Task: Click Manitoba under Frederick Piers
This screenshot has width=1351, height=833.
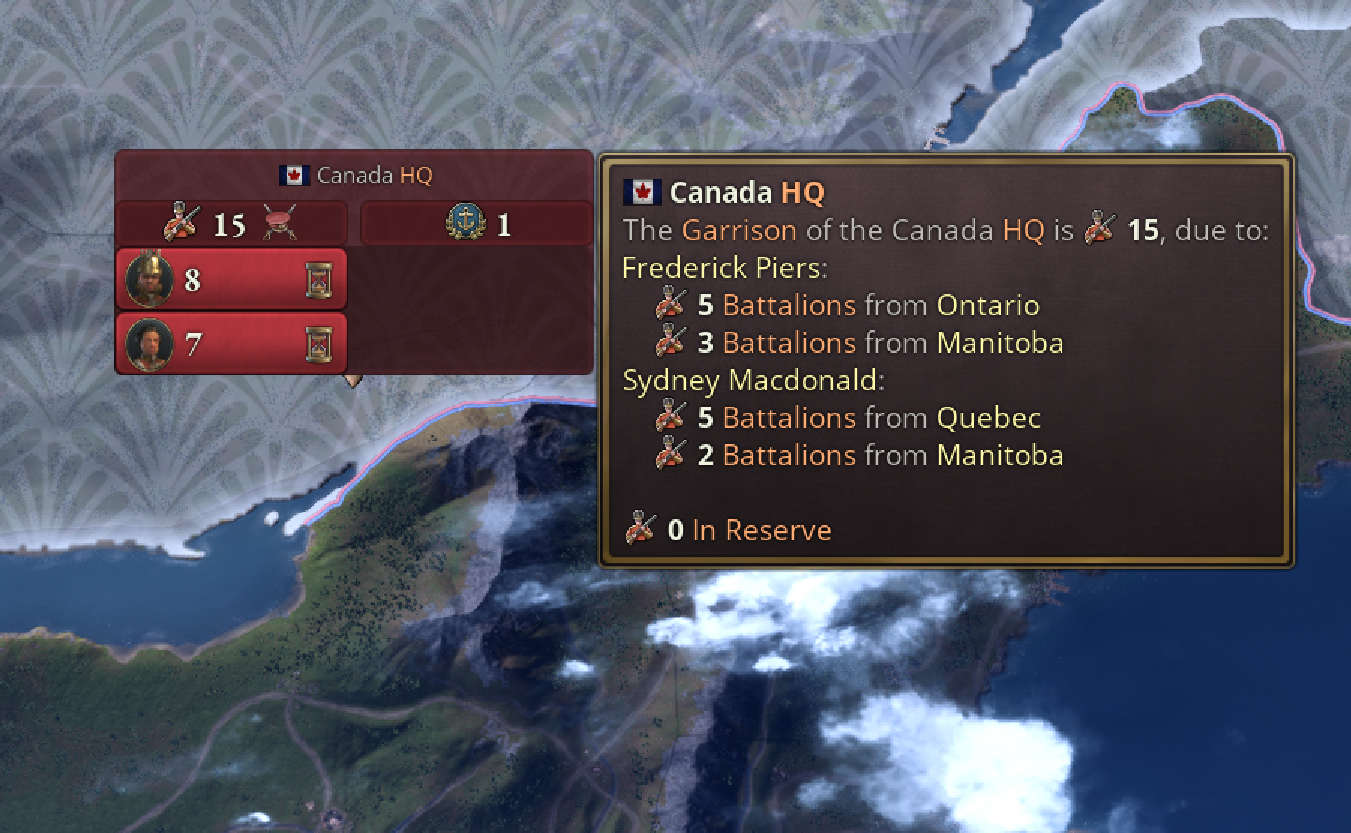Action: (x=999, y=343)
